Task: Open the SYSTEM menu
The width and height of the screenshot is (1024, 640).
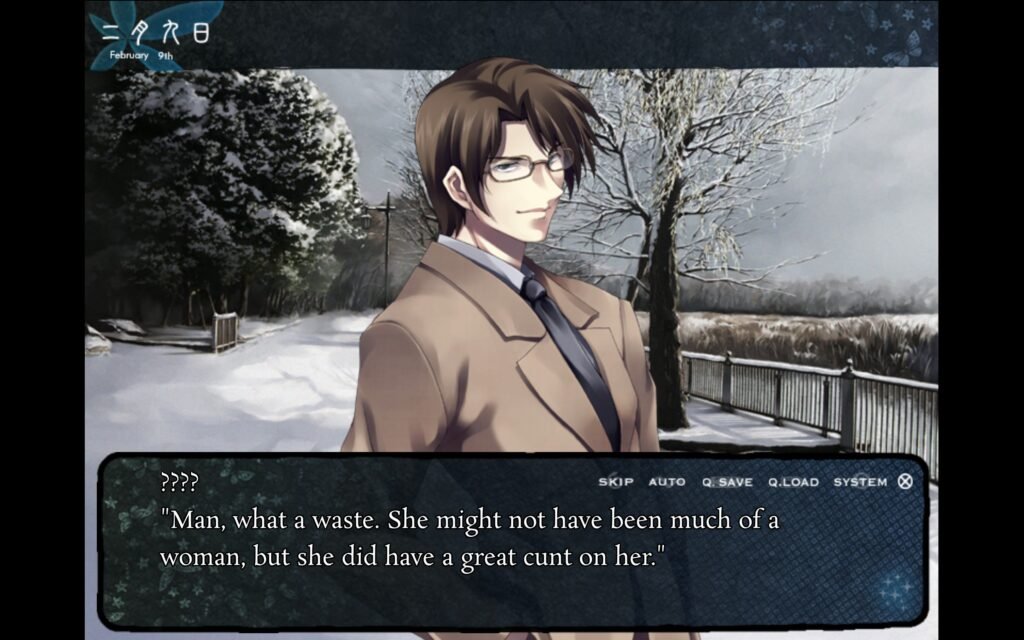Action: tap(860, 482)
